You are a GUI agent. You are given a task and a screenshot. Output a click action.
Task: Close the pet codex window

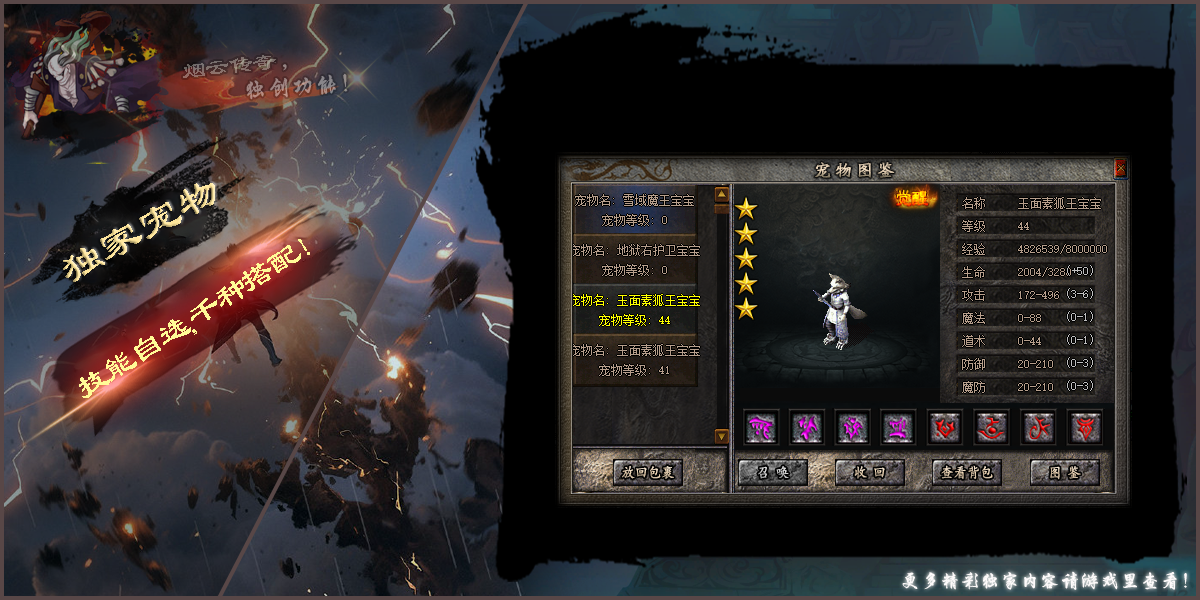pyautogui.click(x=1120, y=169)
